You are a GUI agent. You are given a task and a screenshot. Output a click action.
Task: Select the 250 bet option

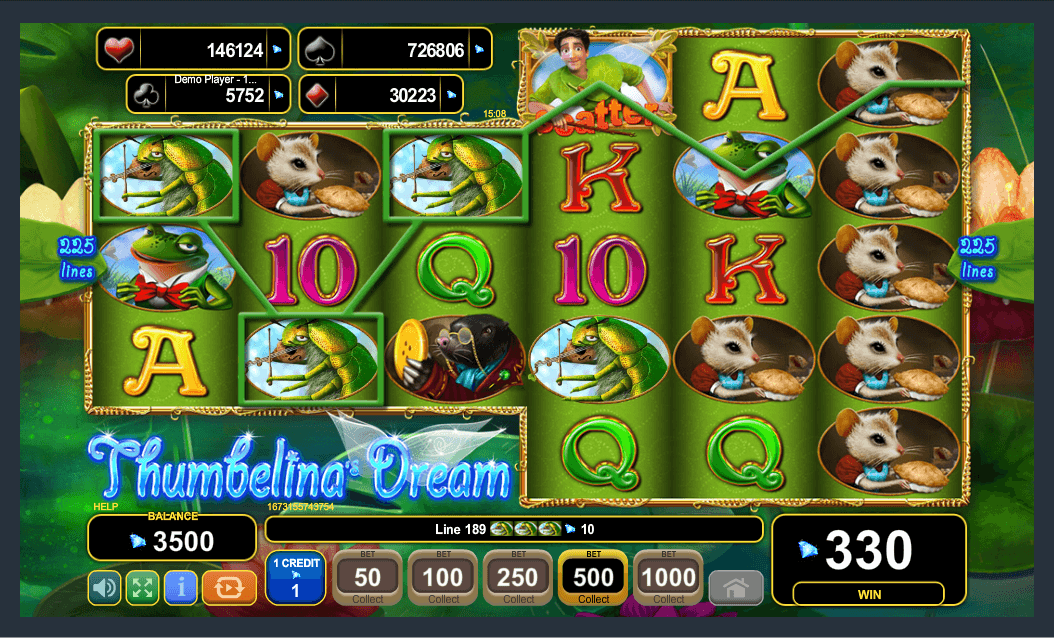(518, 578)
